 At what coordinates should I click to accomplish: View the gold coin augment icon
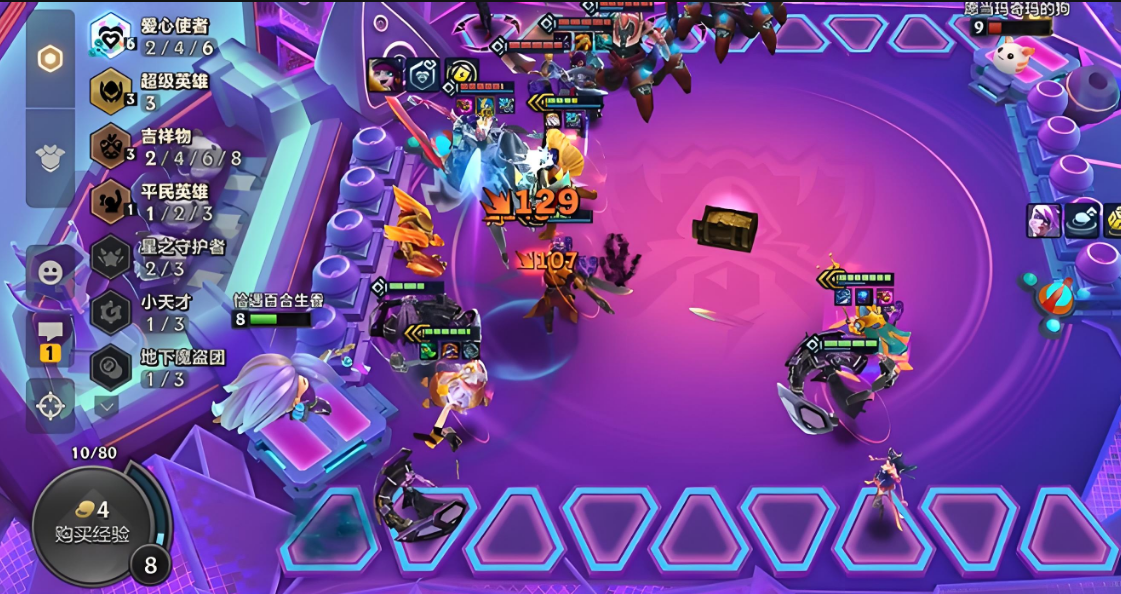point(461,76)
